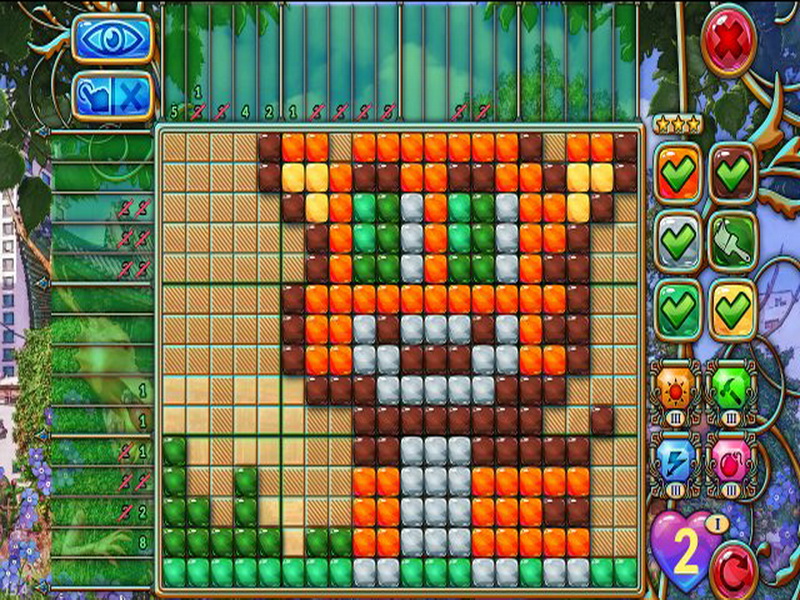Pick the gray color swatch
800x600 pixels.
pos(679,241)
